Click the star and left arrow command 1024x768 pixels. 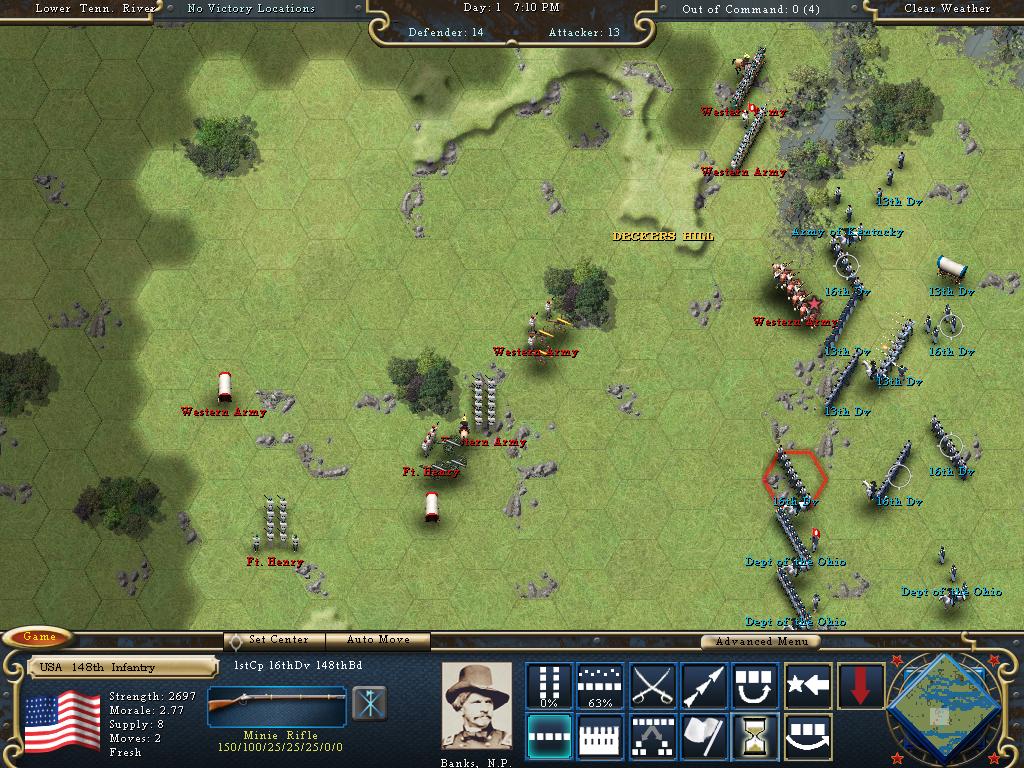(x=808, y=685)
